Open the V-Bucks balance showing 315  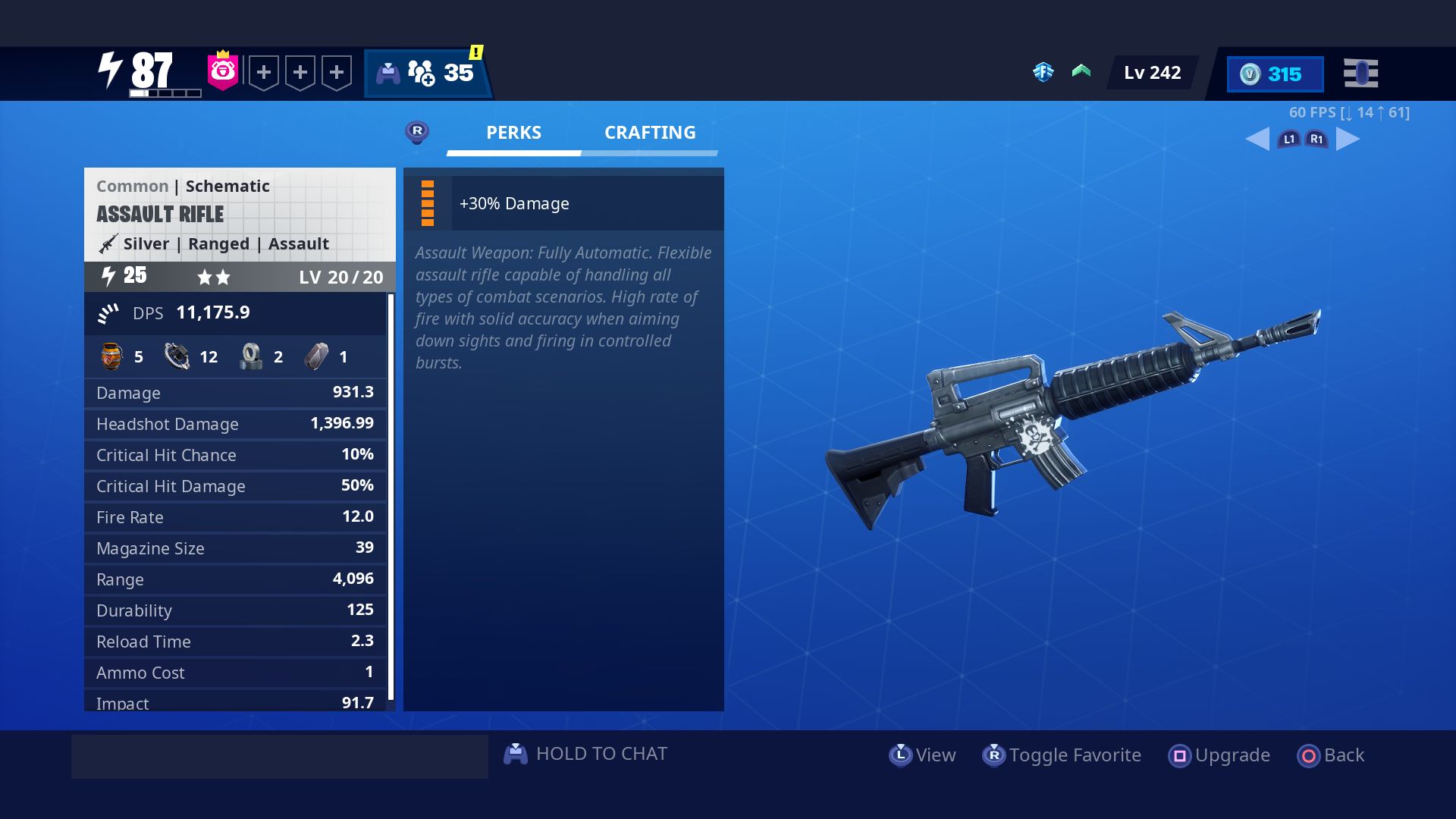1275,74
